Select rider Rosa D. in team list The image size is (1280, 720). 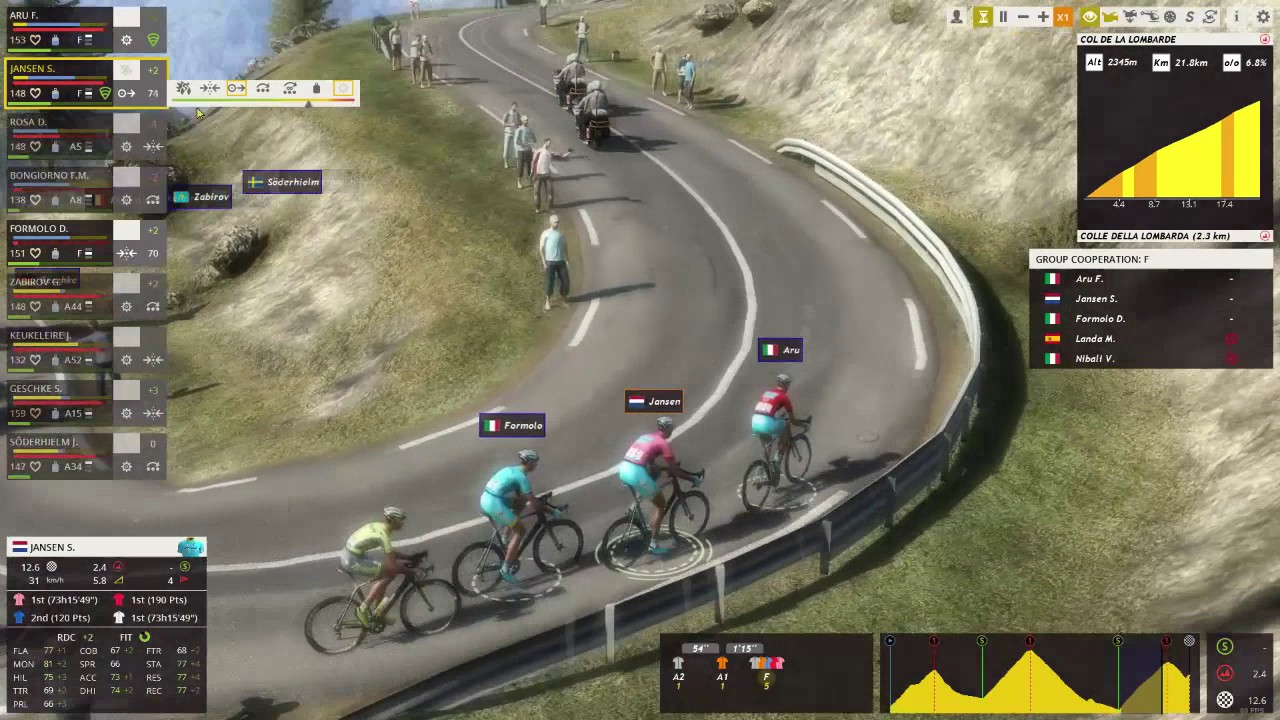60,123
